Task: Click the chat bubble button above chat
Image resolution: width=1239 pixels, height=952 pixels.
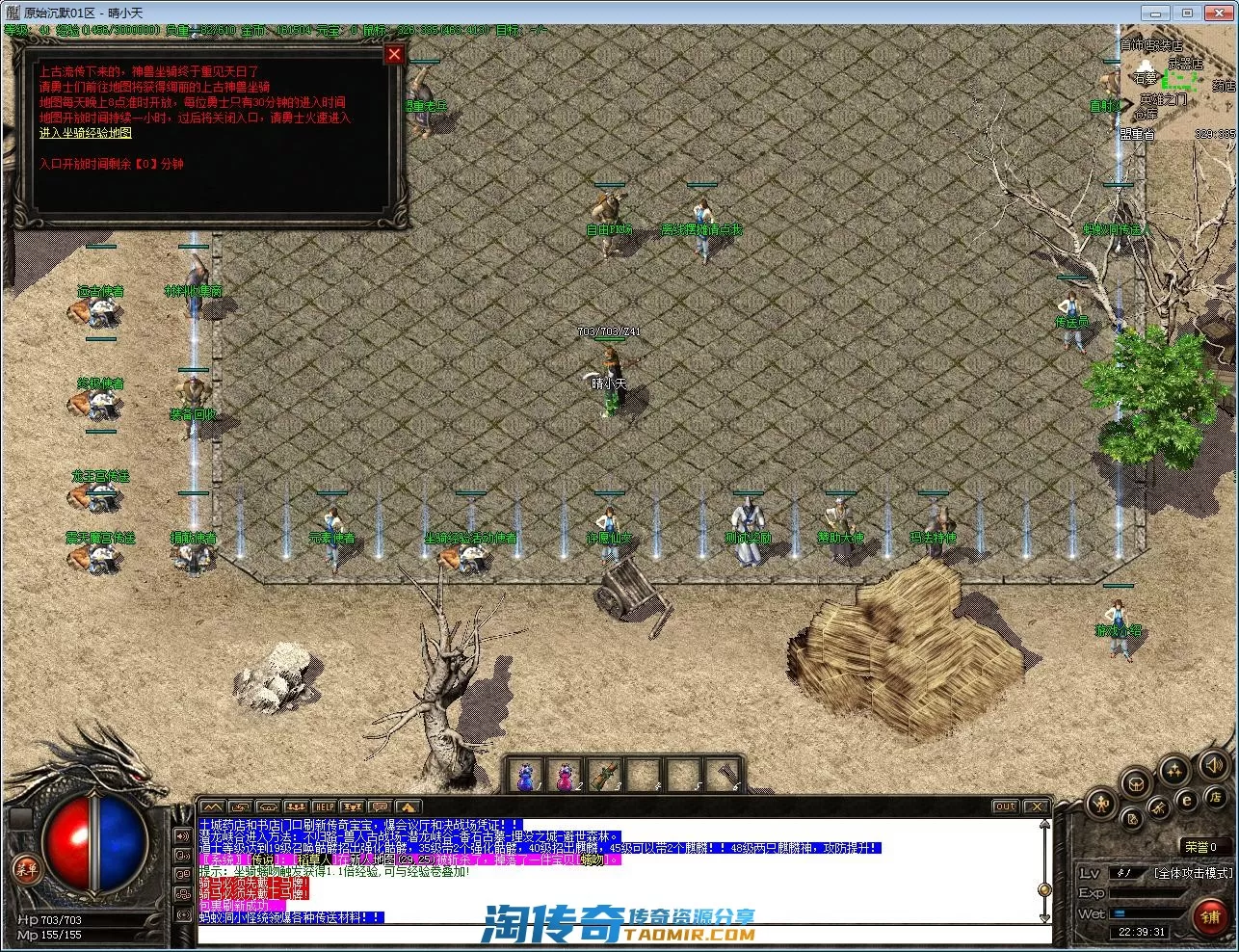Action: [x=381, y=807]
